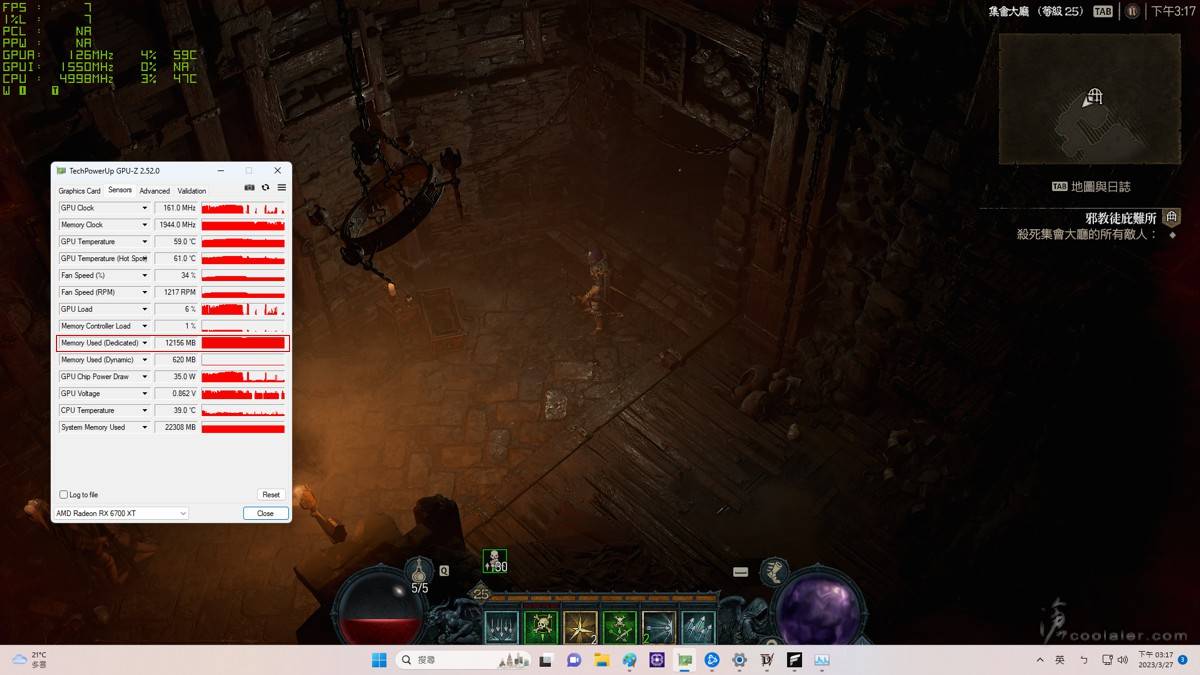Open the GPU-Z Validation tab
The image size is (1200, 675).
tap(192, 191)
